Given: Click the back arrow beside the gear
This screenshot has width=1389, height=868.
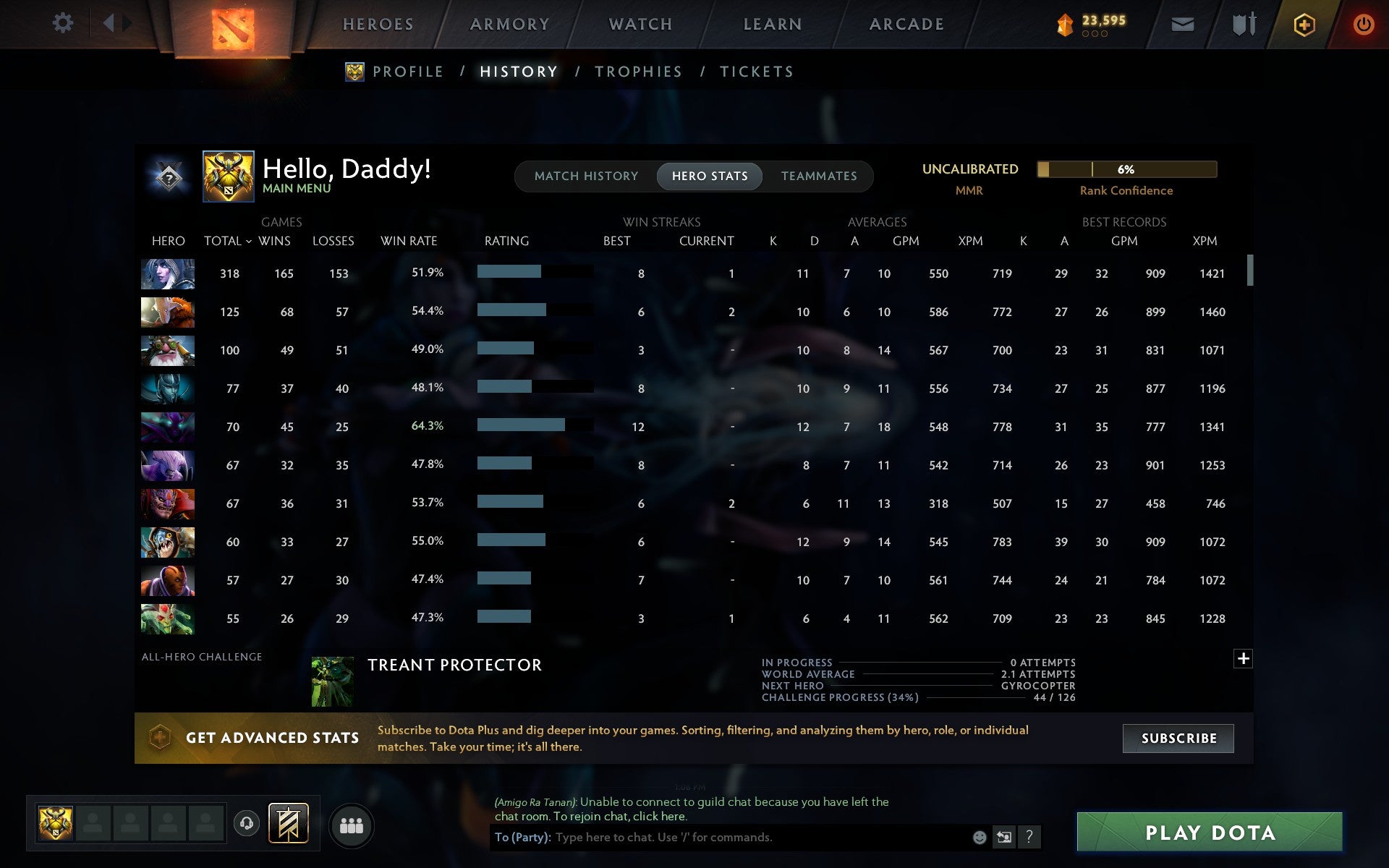Looking at the screenshot, I should [x=109, y=23].
